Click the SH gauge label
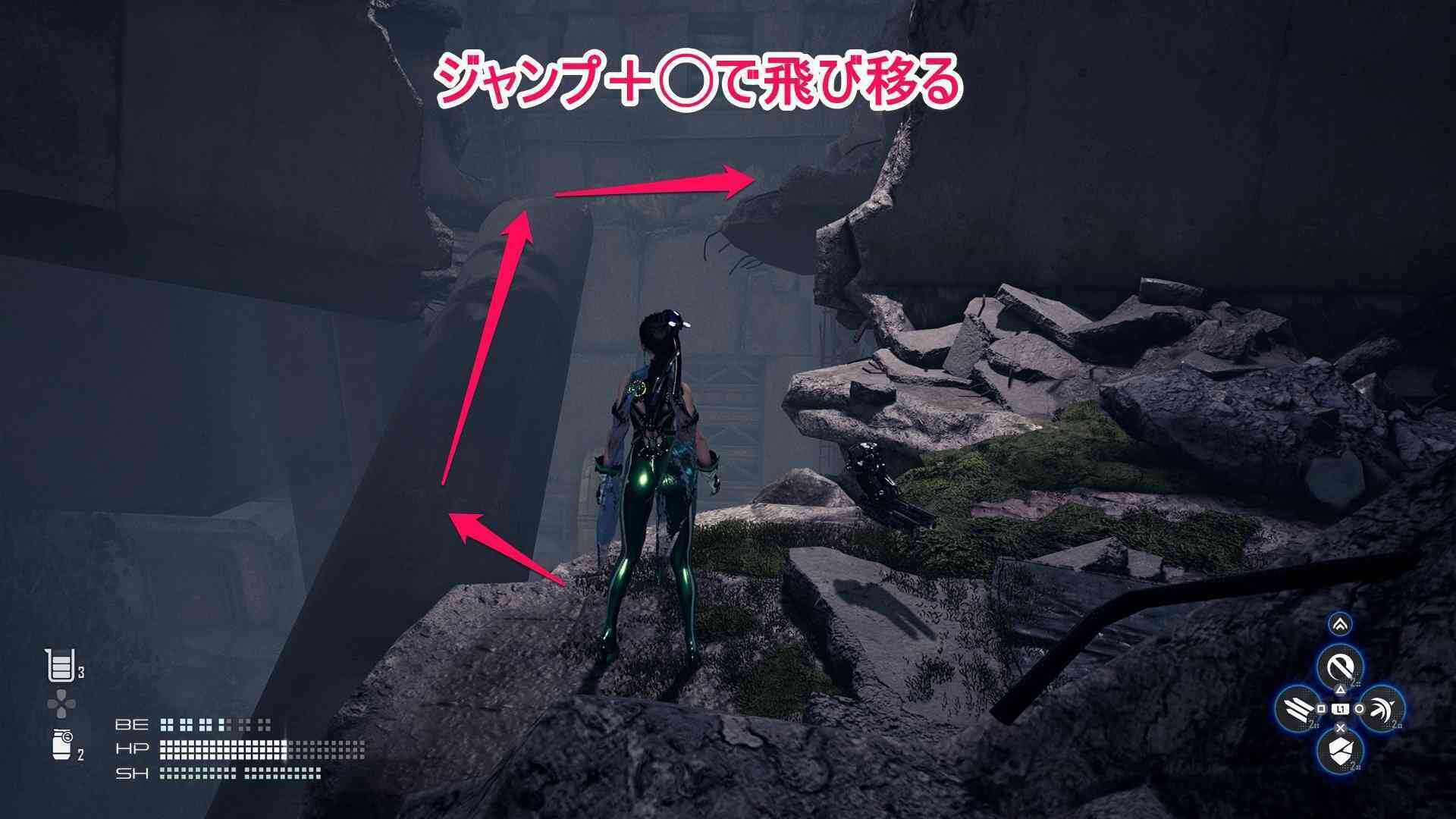1456x819 pixels. pyautogui.click(x=131, y=773)
